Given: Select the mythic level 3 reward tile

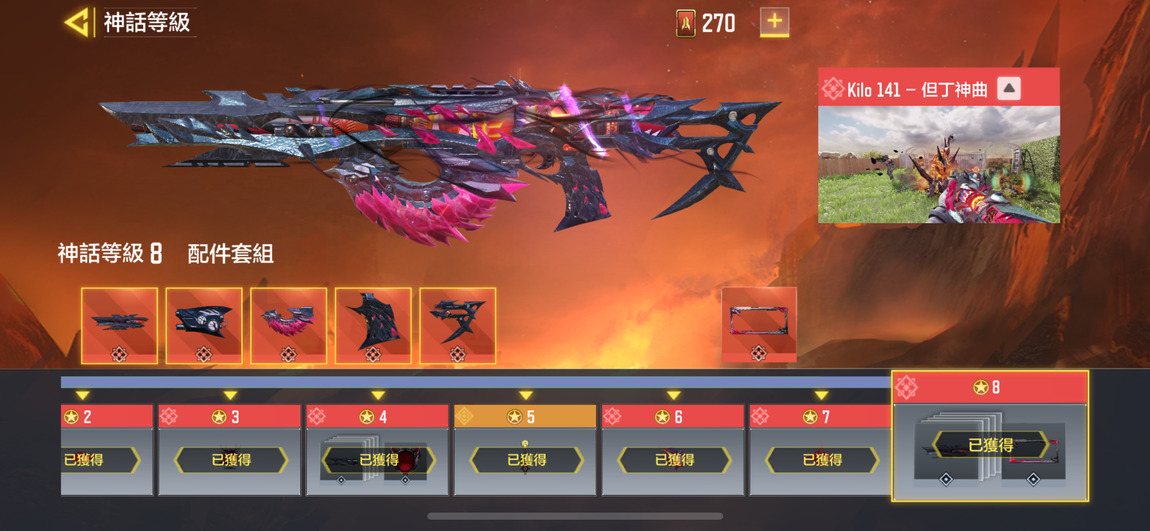Looking at the screenshot, I should (x=230, y=450).
